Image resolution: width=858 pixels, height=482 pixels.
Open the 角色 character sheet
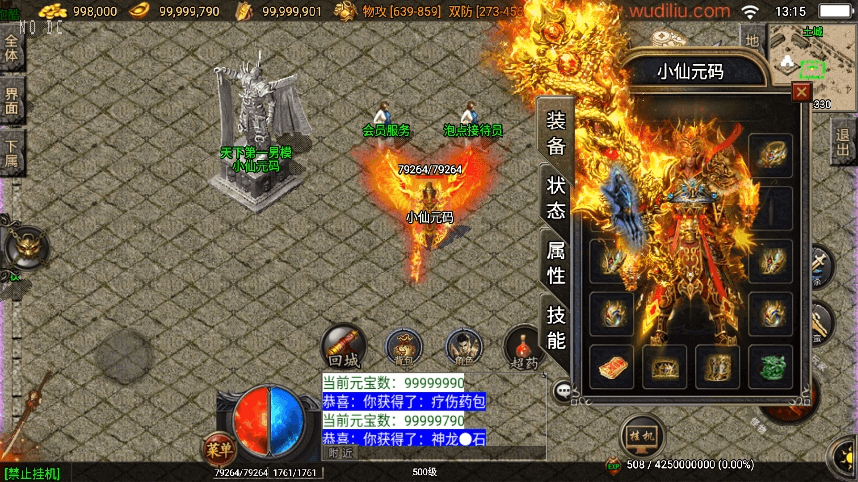[464, 346]
